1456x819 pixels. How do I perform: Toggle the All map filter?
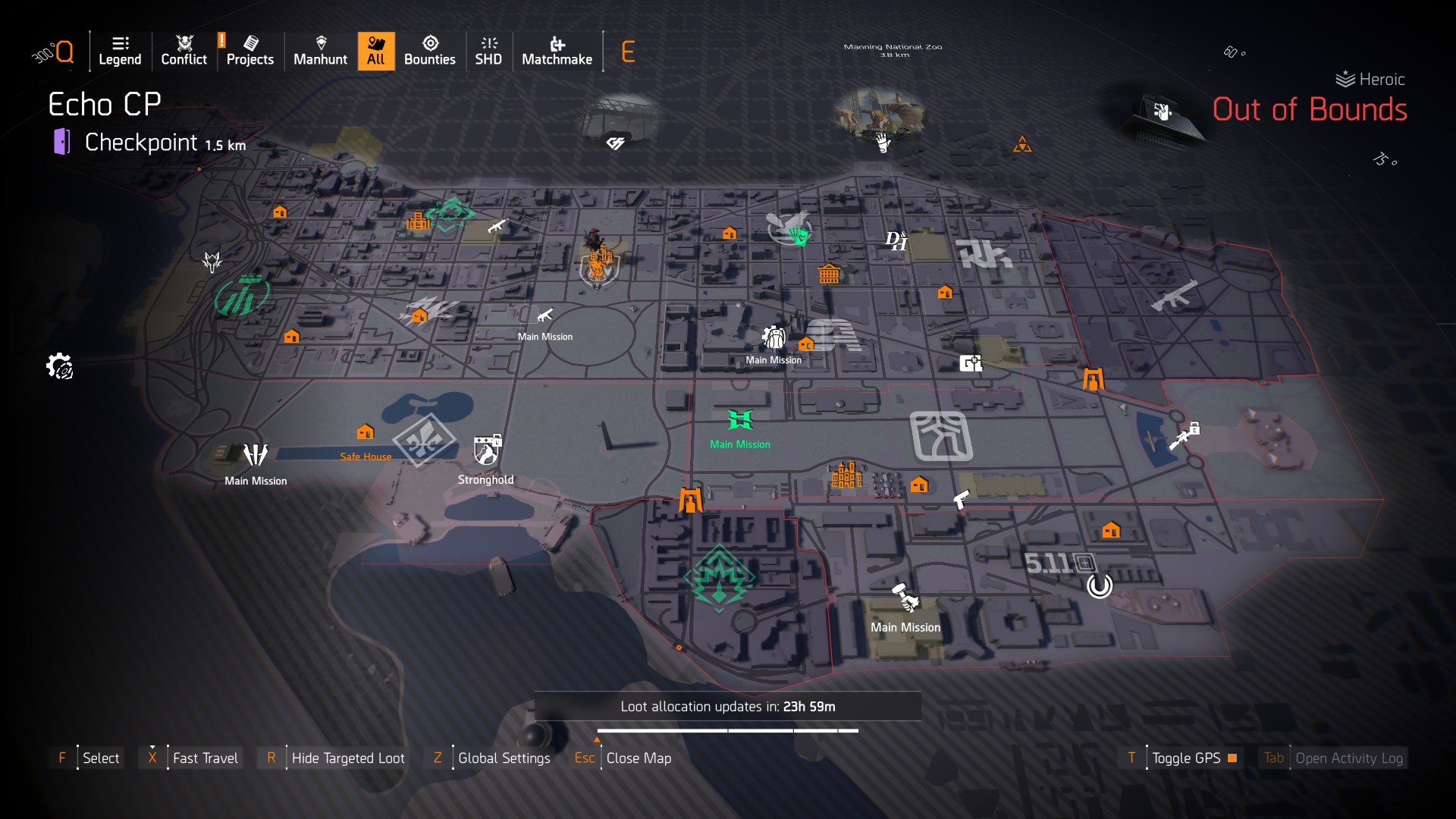tap(375, 51)
